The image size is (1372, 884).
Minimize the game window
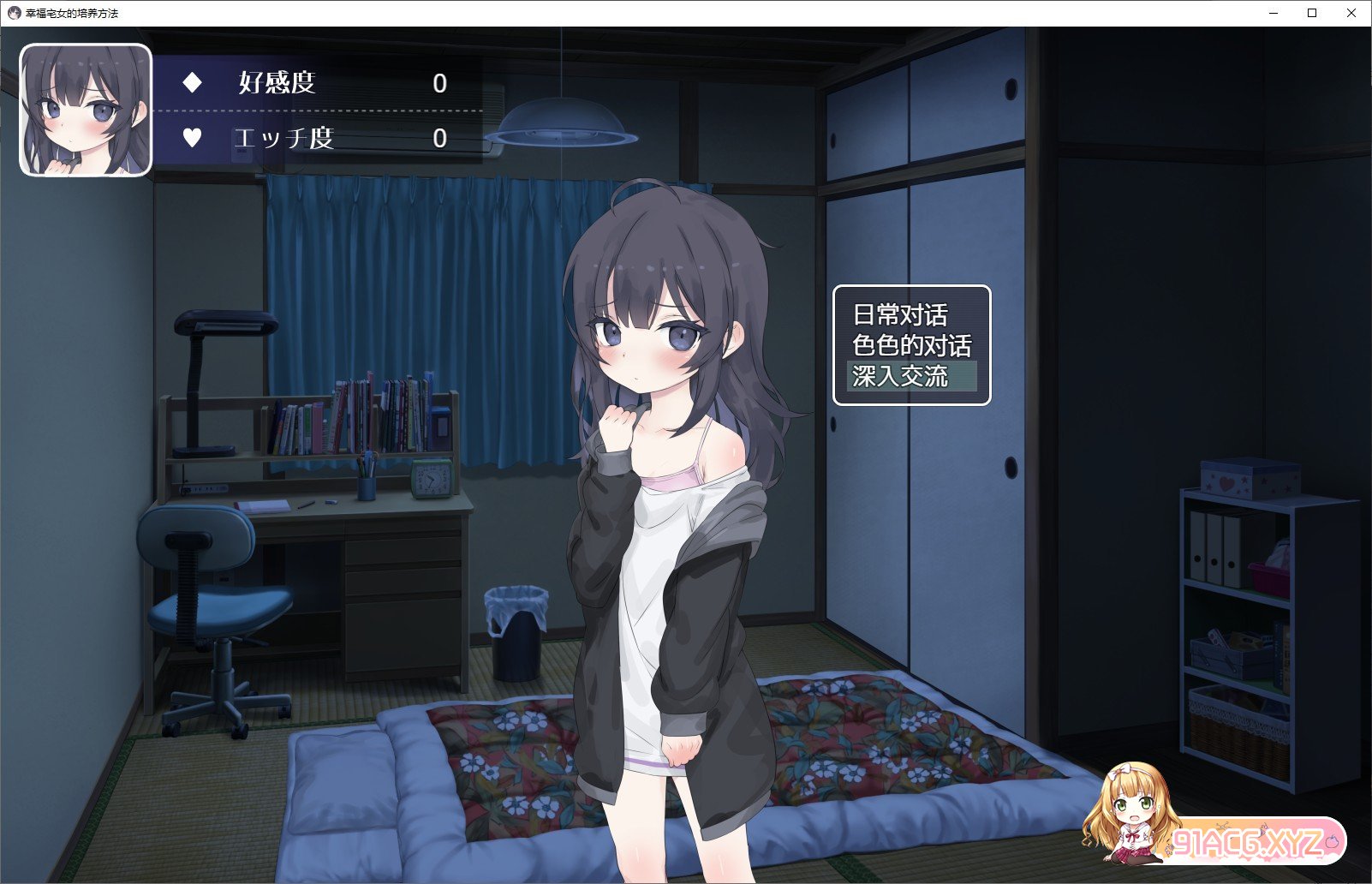click(1274, 13)
